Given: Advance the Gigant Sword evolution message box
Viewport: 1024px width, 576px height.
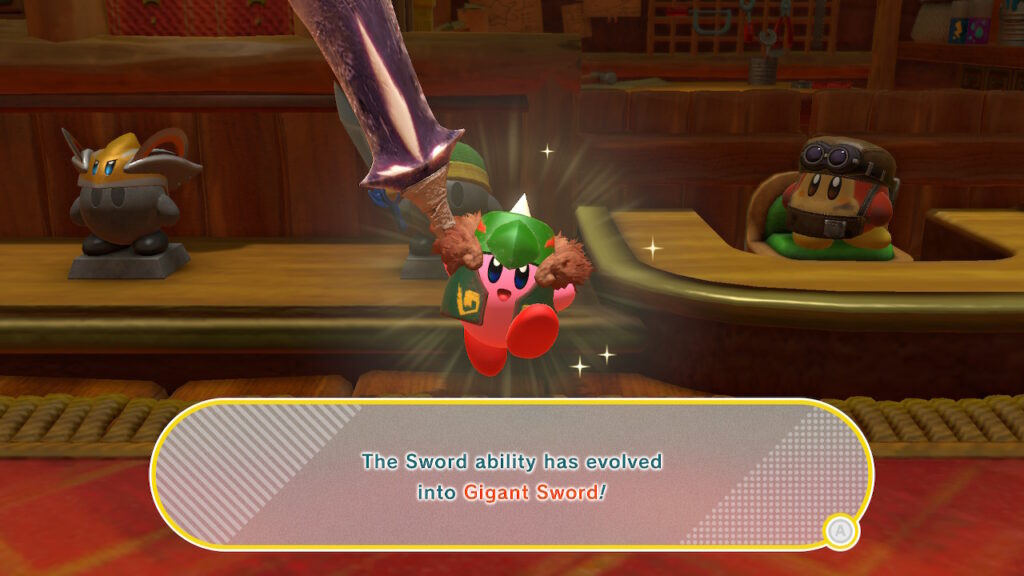Looking at the screenshot, I should (840, 531).
